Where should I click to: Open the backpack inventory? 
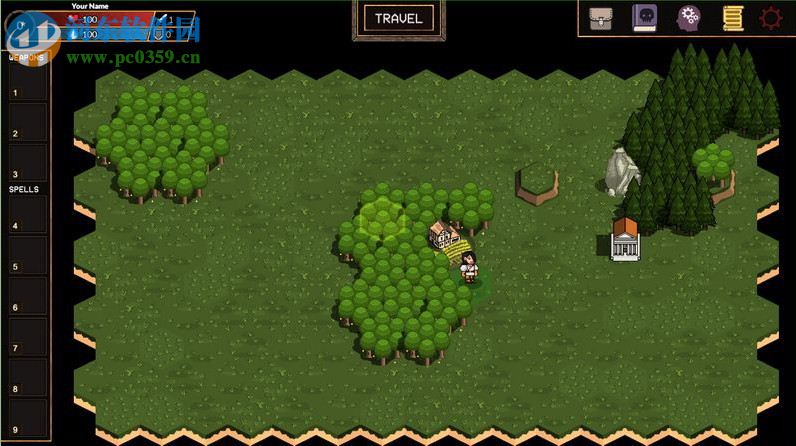click(x=601, y=18)
